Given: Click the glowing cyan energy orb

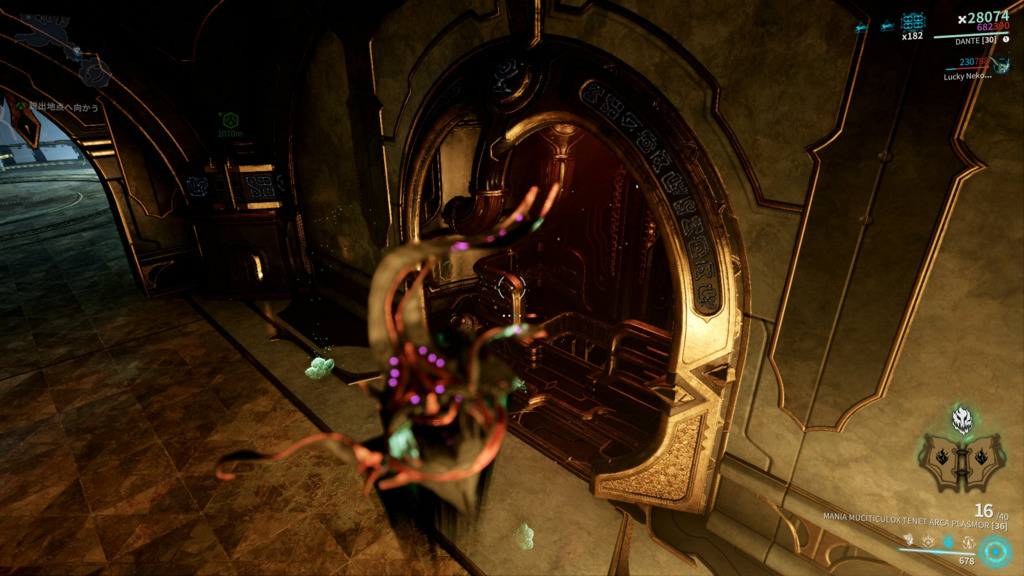Looking at the screenshot, I should pos(995,550).
